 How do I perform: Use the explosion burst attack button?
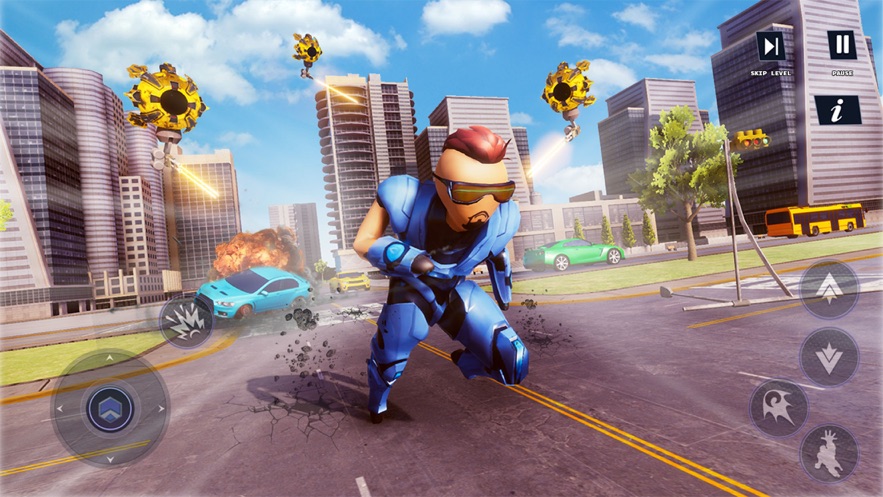[x=186, y=322]
